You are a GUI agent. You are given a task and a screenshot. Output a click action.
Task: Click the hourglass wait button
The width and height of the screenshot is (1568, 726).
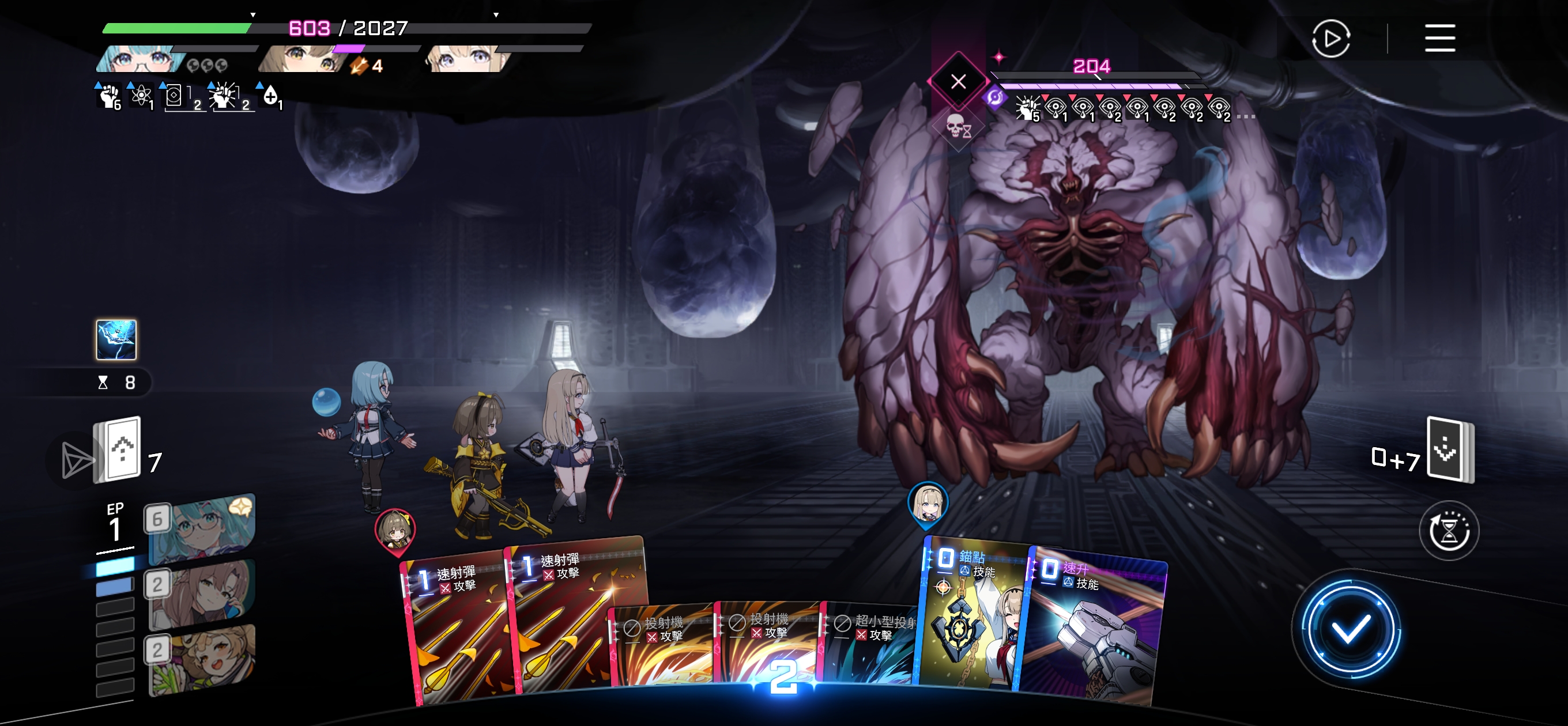point(1449,531)
